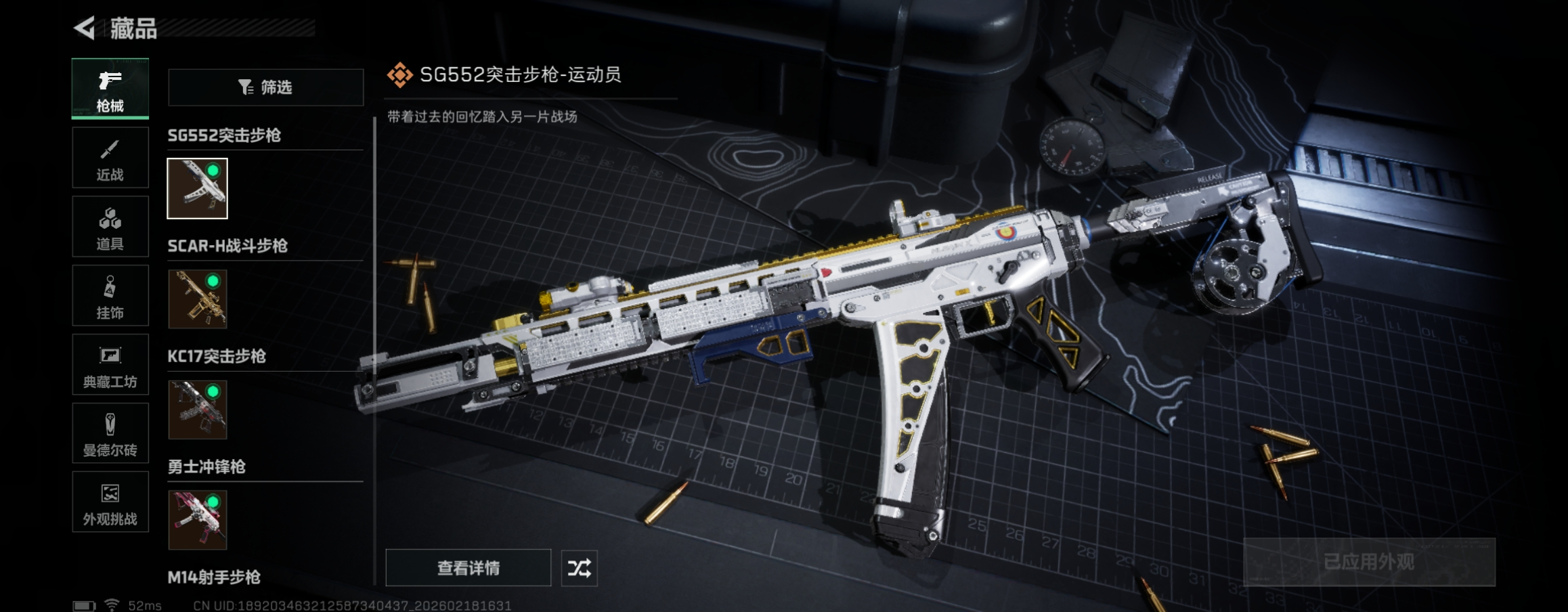Select the KC17 assault rifle skin thumbnail
This screenshot has width=1568, height=612.
(x=198, y=410)
